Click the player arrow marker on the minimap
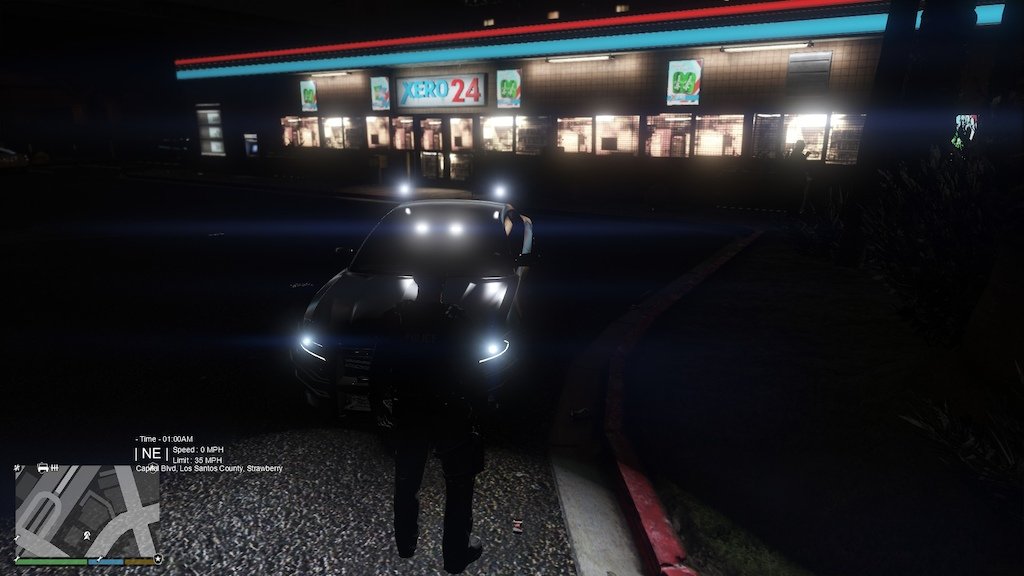This screenshot has width=1024, height=576. (x=88, y=536)
